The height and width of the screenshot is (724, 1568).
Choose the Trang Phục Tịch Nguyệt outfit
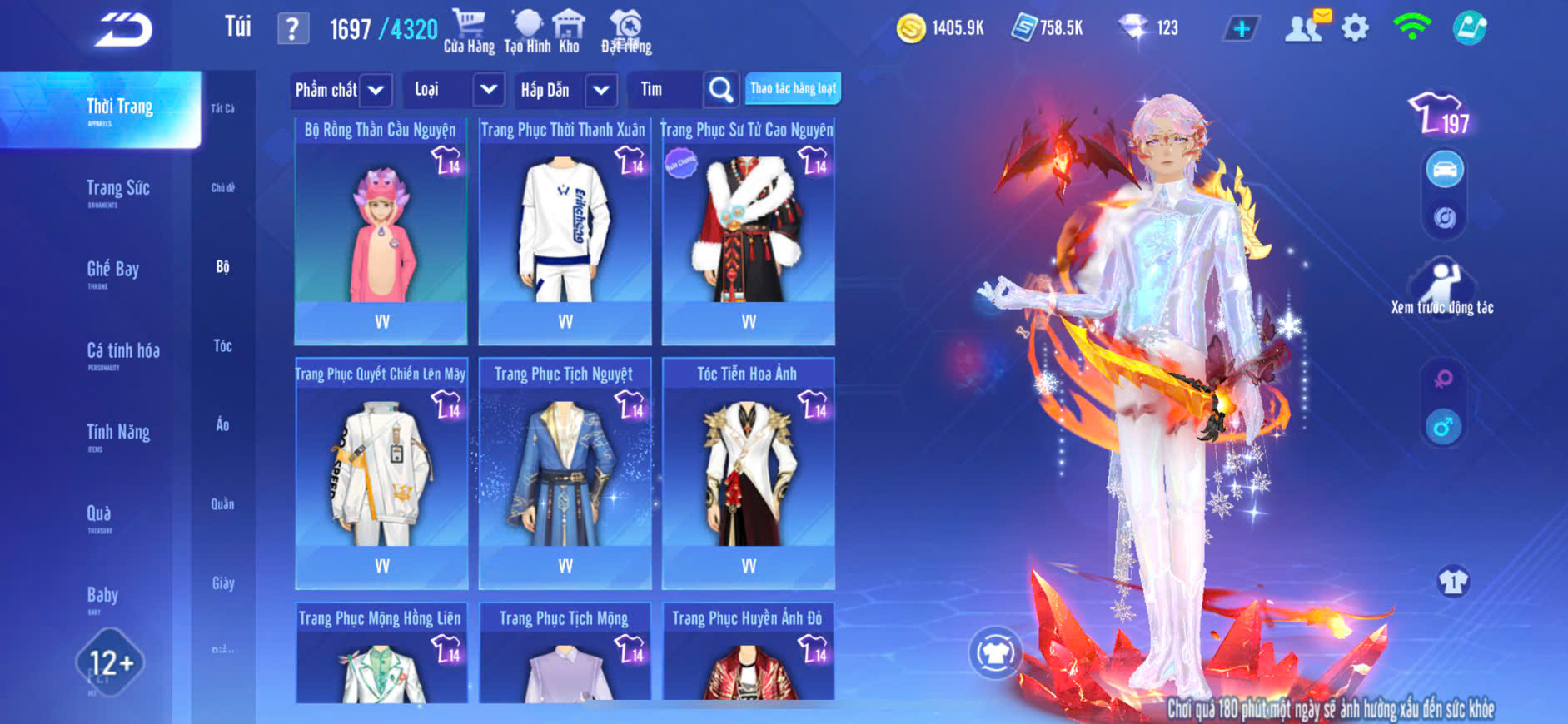(565, 474)
